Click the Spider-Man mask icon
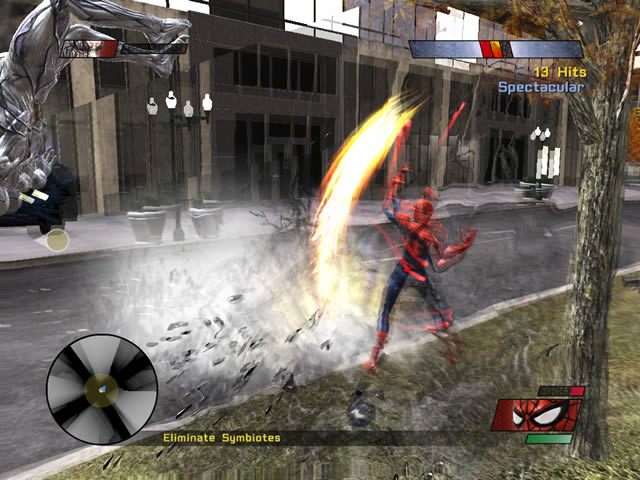640x480 pixels. pyautogui.click(x=537, y=414)
